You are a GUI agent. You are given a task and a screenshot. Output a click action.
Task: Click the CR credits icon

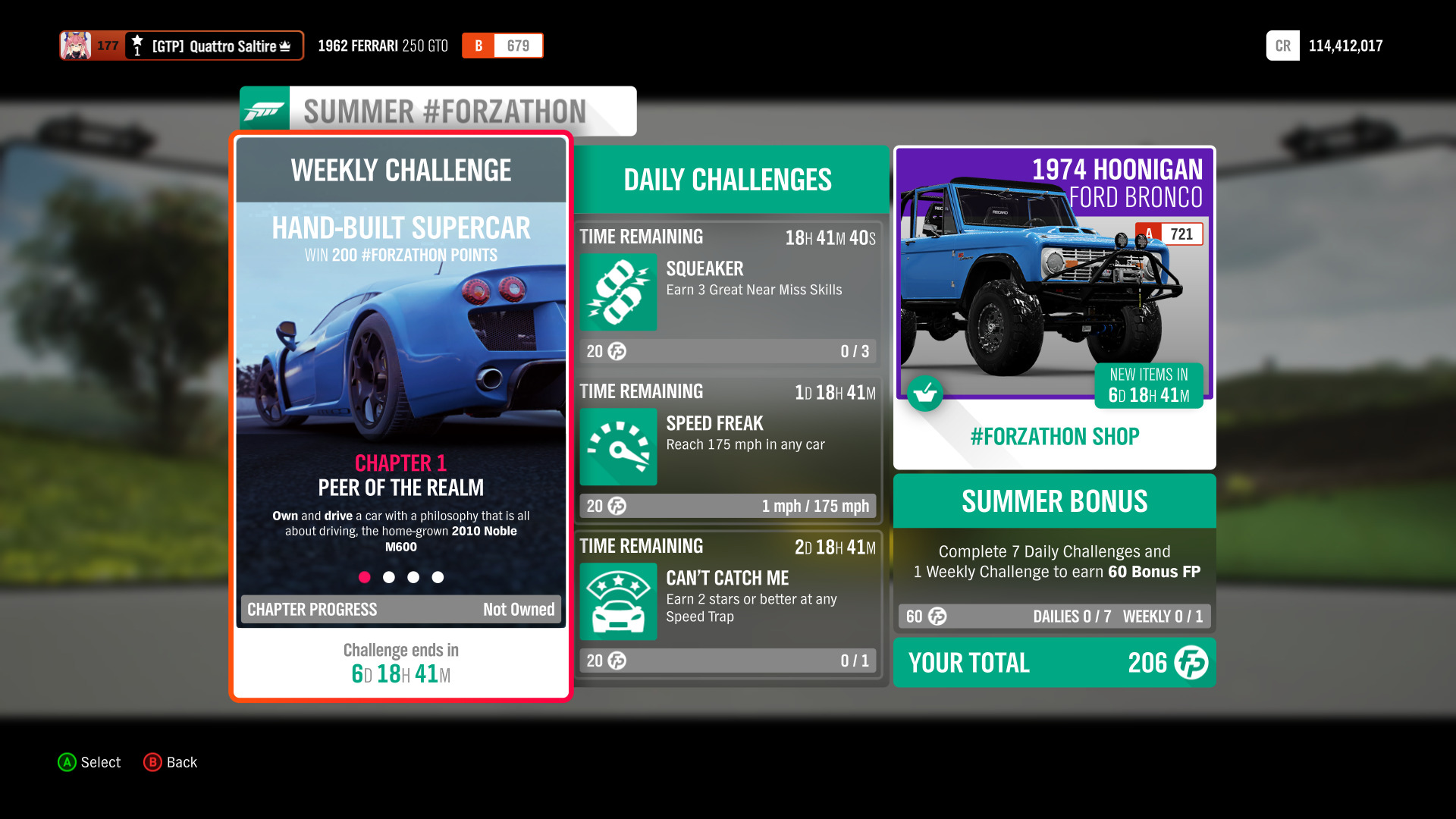point(1282,45)
